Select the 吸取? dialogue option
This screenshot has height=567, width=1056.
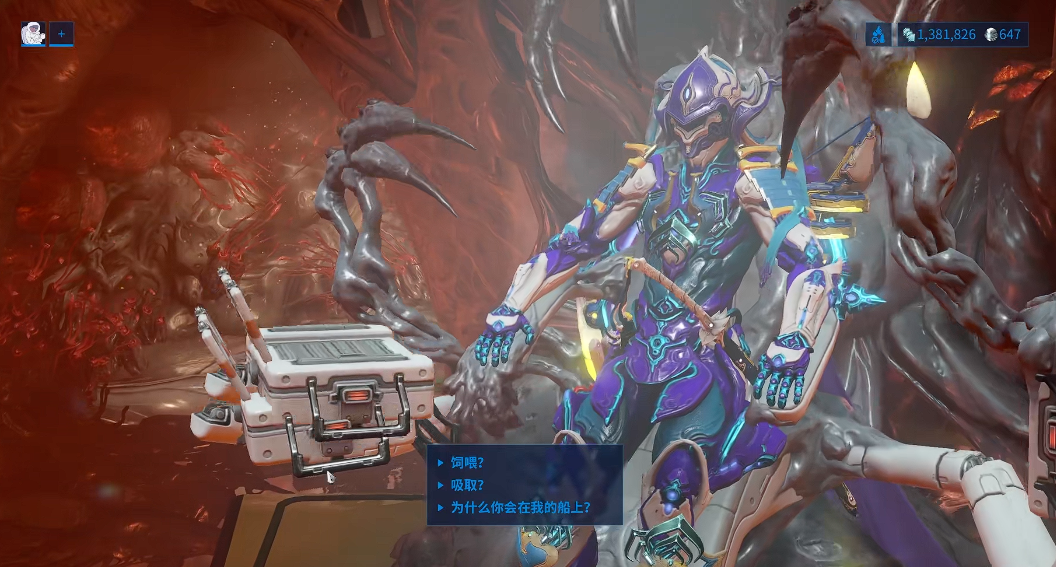[467, 485]
